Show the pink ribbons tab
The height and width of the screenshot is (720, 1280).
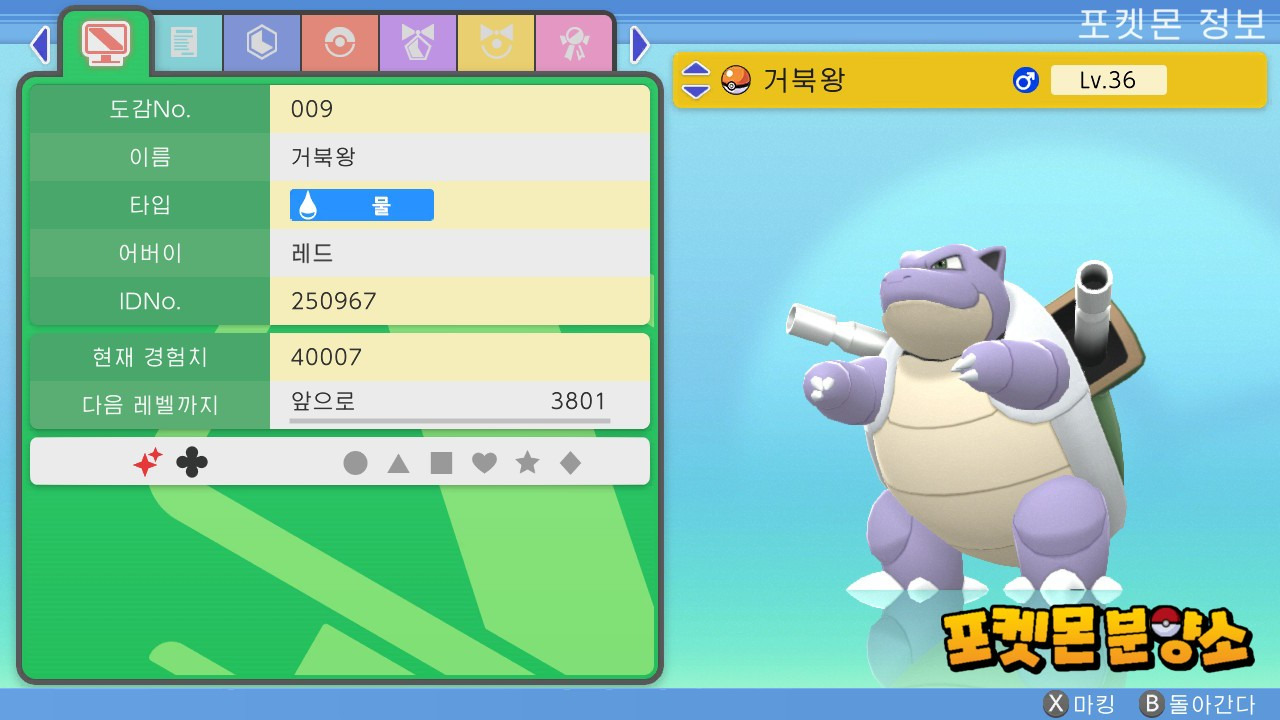click(574, 43)
